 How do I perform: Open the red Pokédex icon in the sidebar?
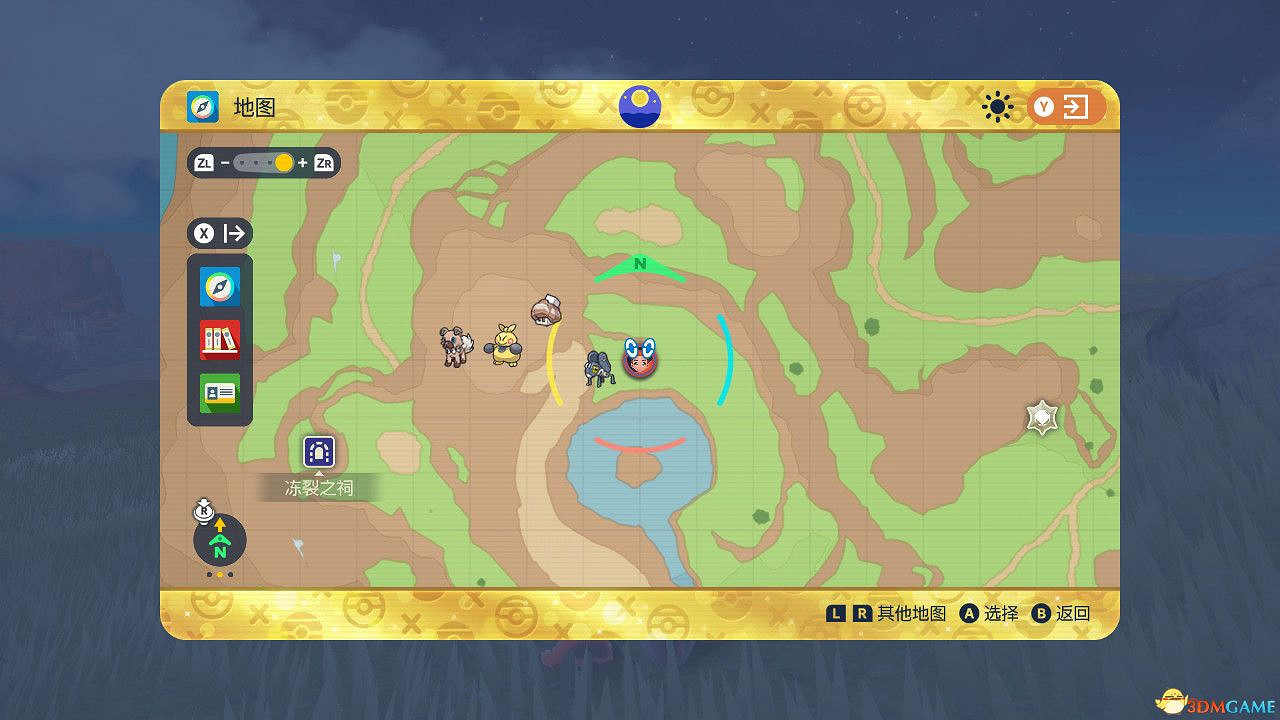pyautogui.click(x=219, y=339)
